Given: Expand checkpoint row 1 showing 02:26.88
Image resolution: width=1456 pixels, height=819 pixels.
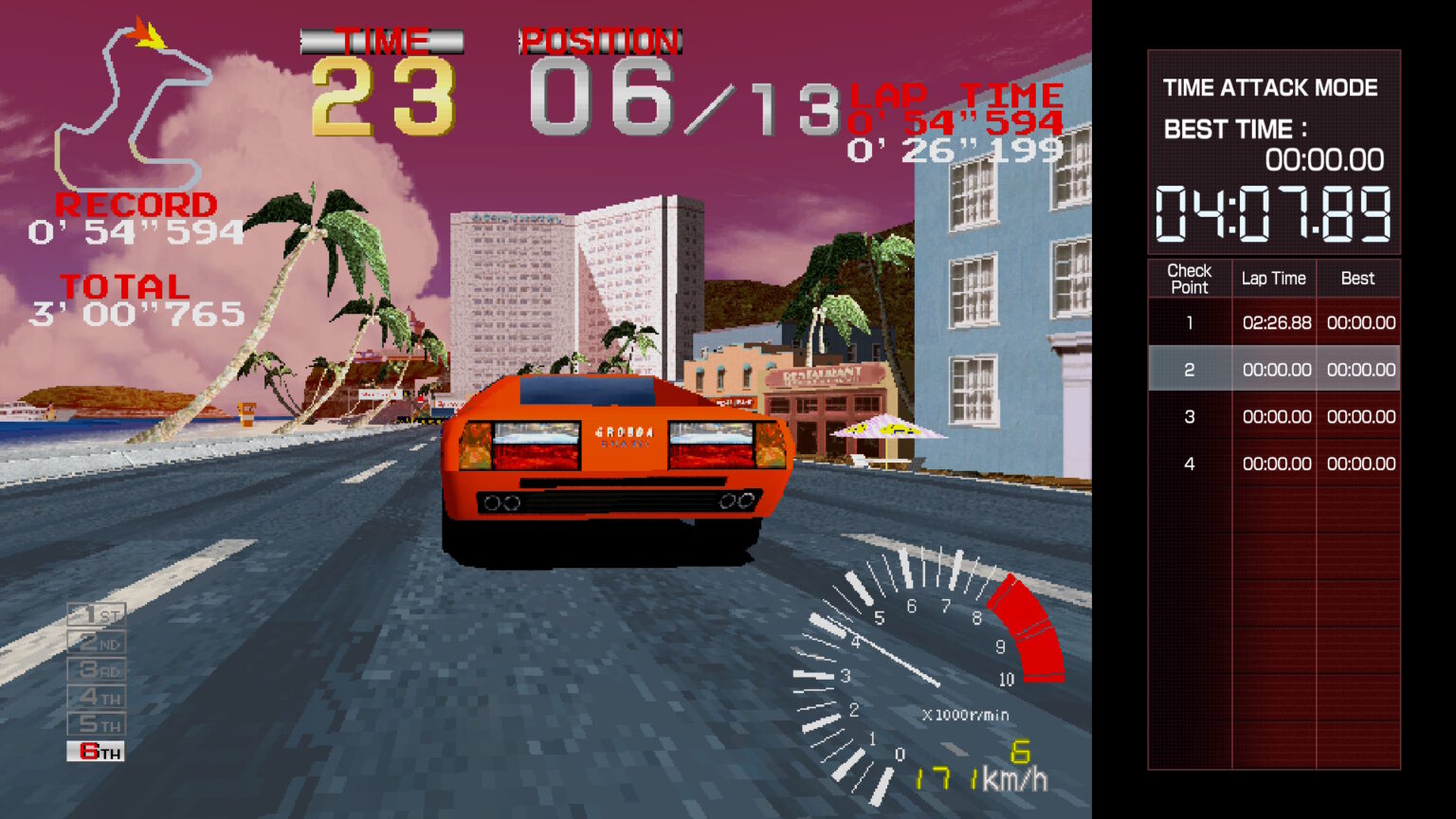Looking at the screenshot, I should coord(1275,322).
